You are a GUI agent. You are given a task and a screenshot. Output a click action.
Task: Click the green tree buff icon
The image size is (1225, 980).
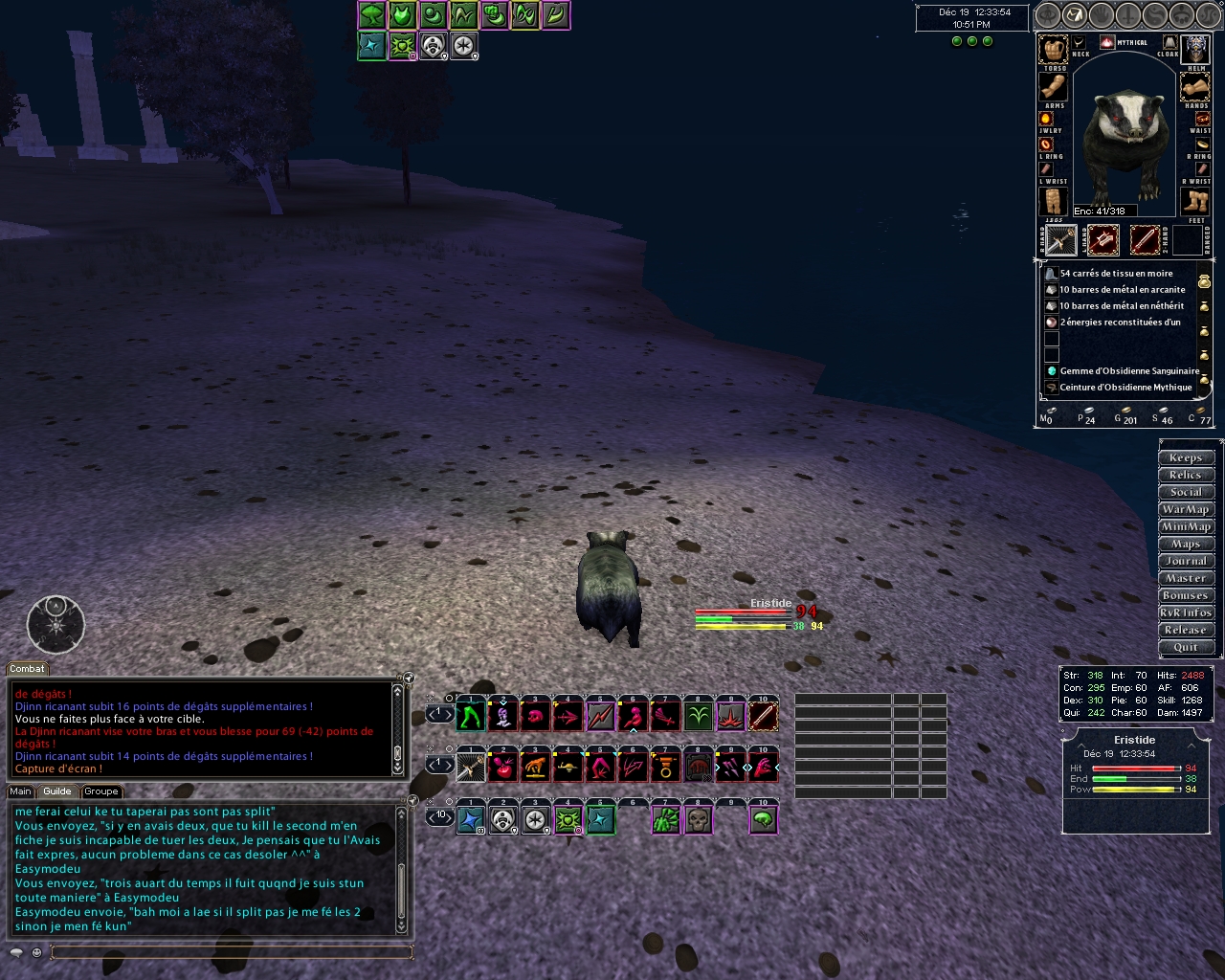(372, 15)
